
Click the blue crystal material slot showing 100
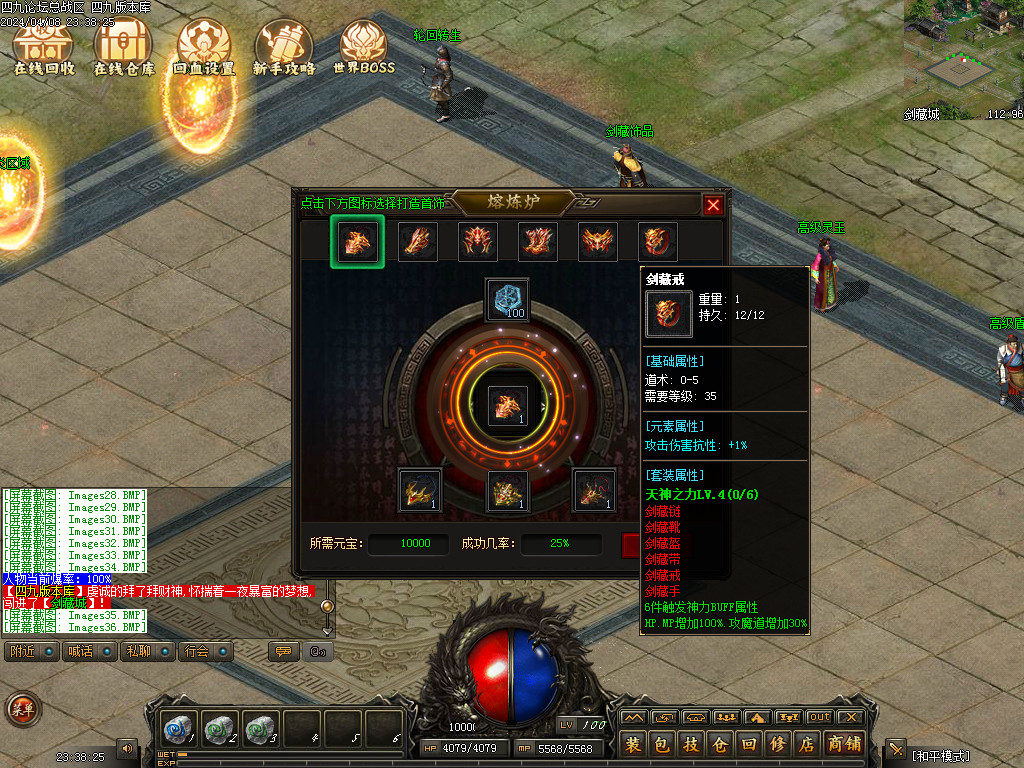click(x=507, y=300)
